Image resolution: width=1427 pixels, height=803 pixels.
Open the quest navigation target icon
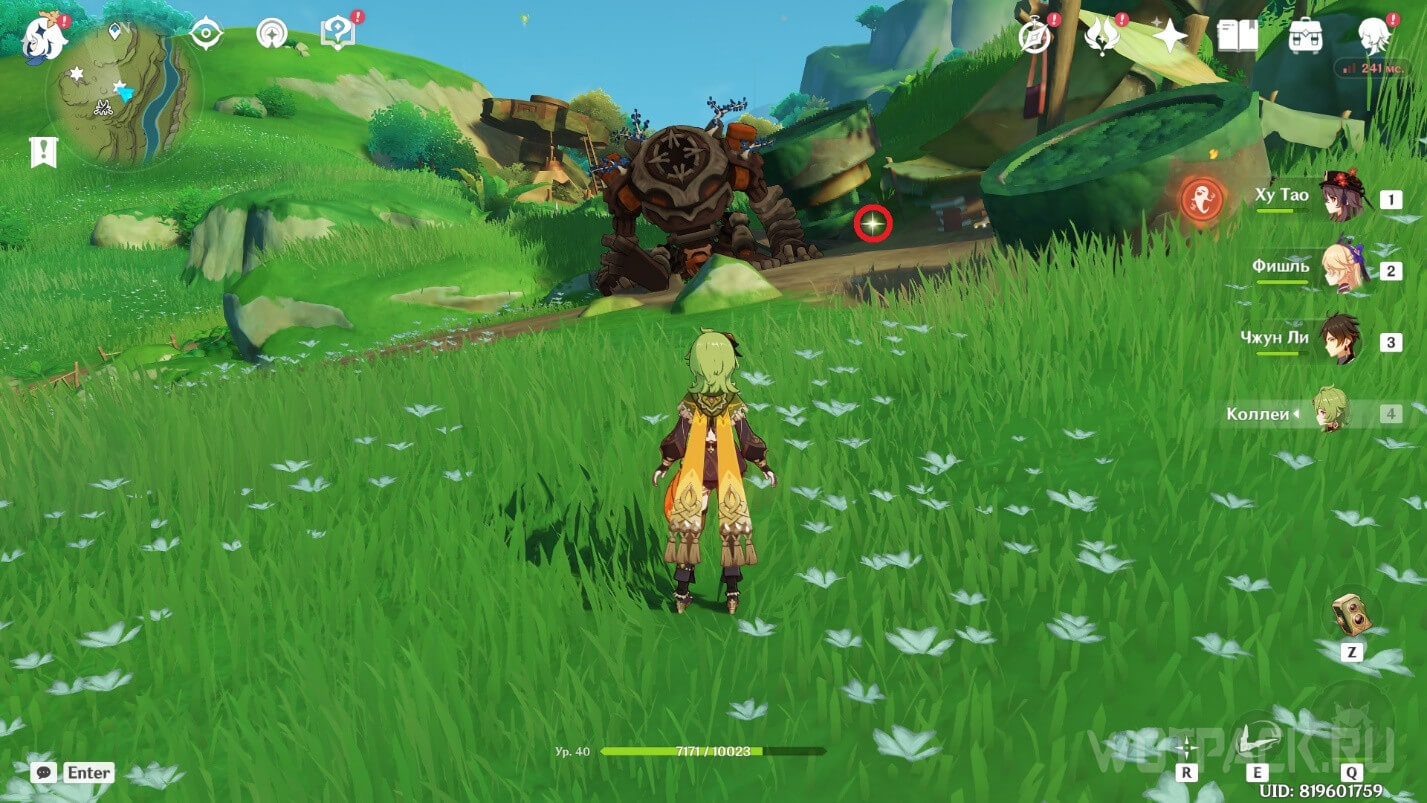(x=206, y=34)
